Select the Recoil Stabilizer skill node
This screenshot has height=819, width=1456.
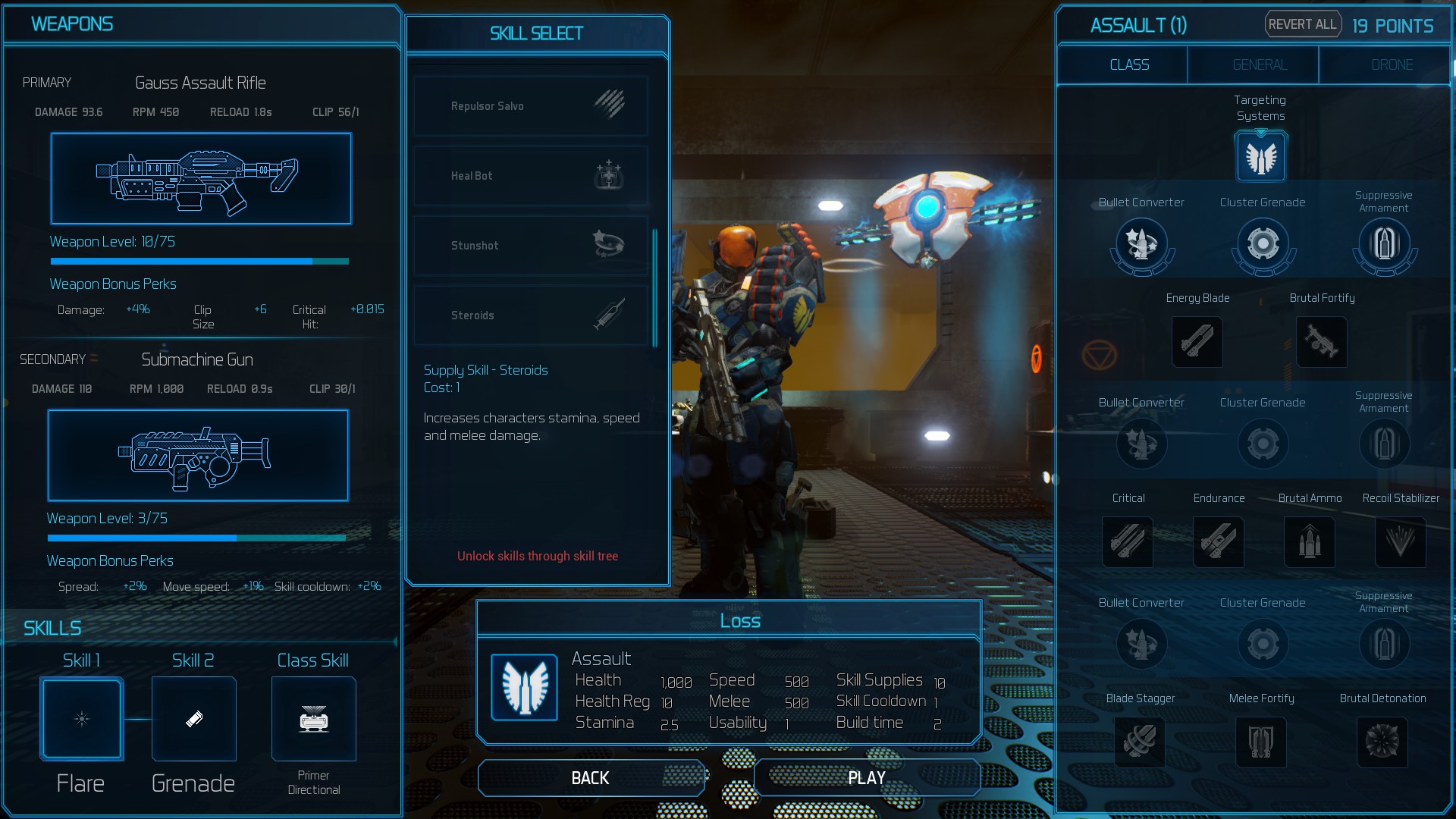(1401, 542)
